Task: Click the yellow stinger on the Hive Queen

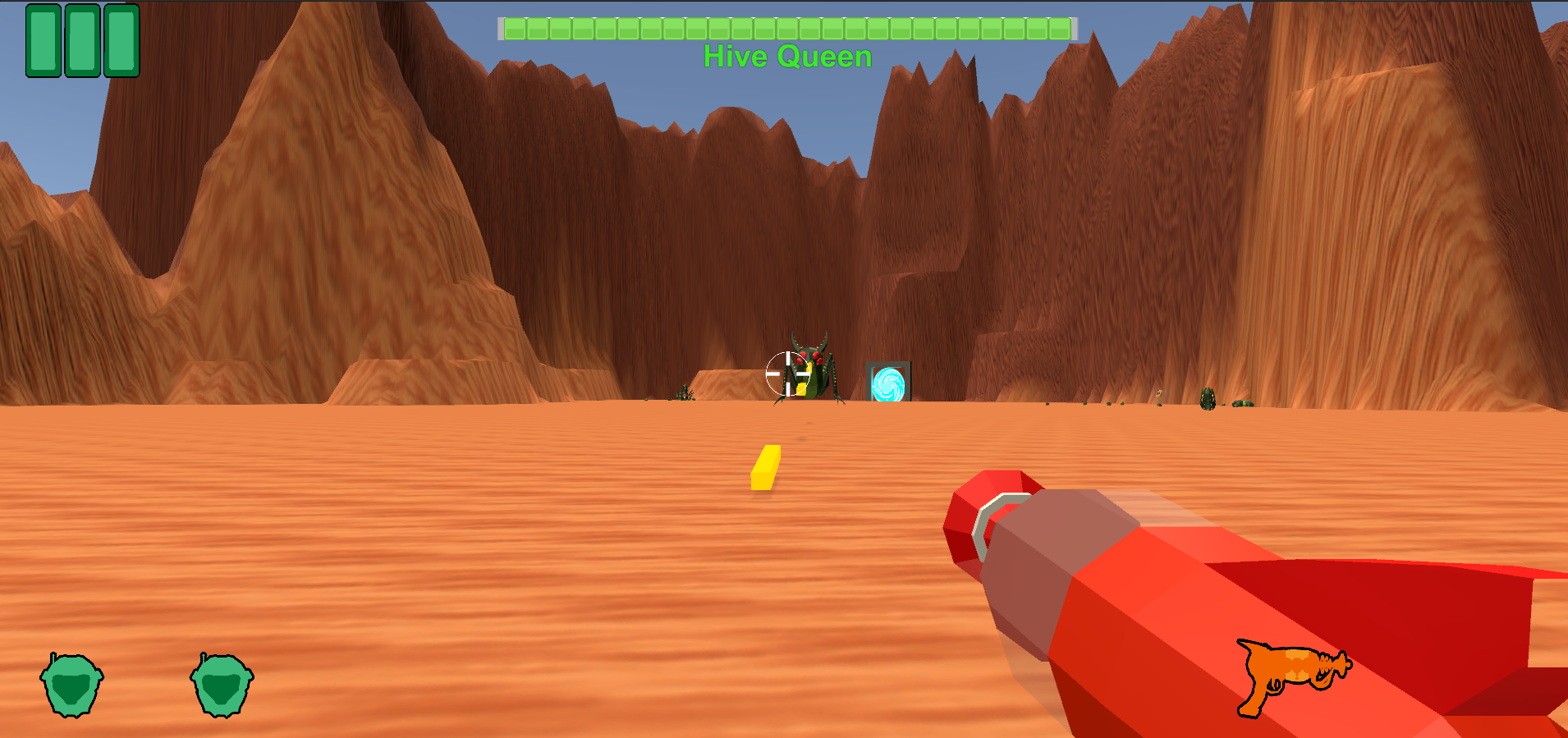Action: 803,387
